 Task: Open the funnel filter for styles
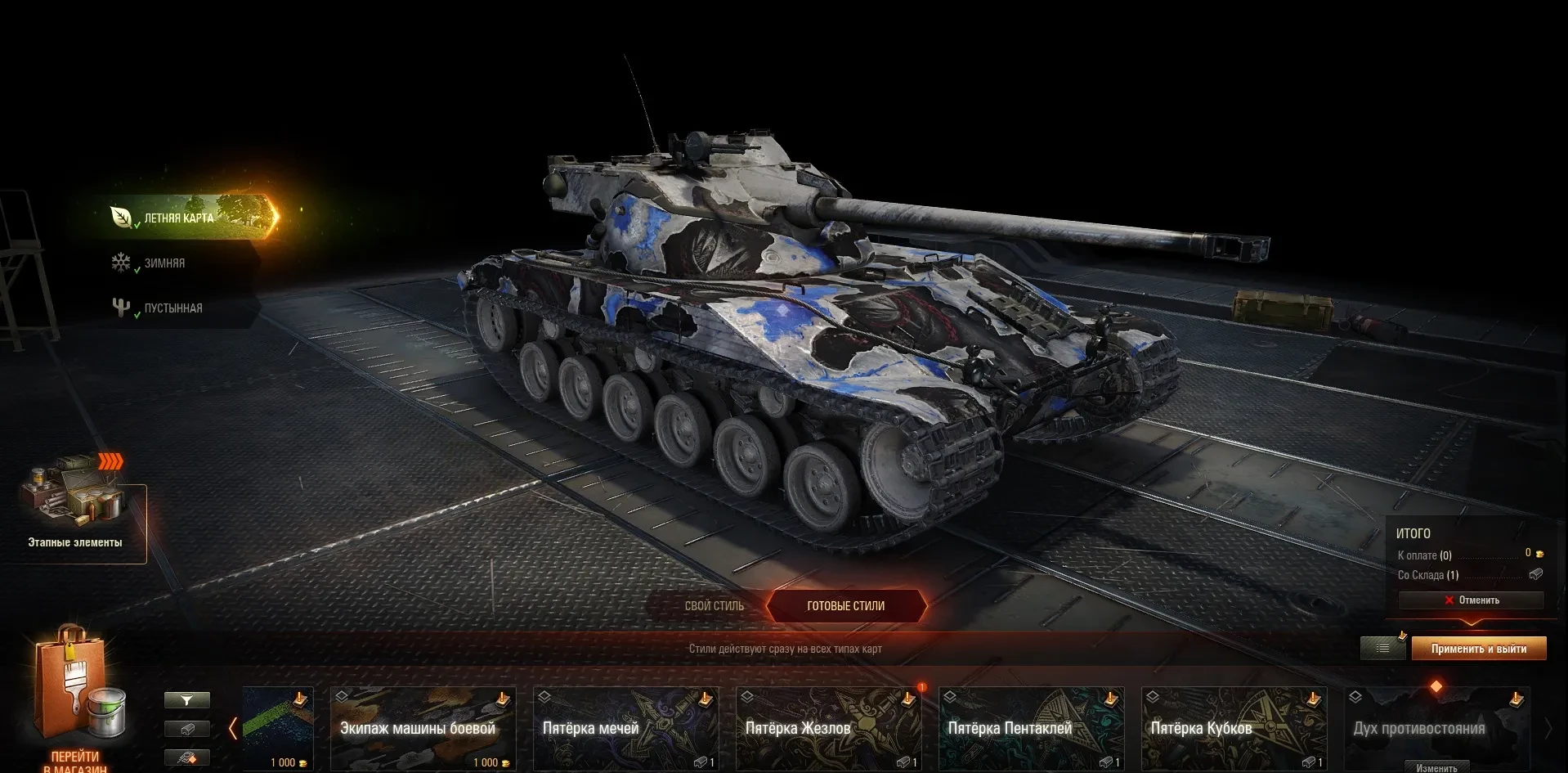[186, 700]
